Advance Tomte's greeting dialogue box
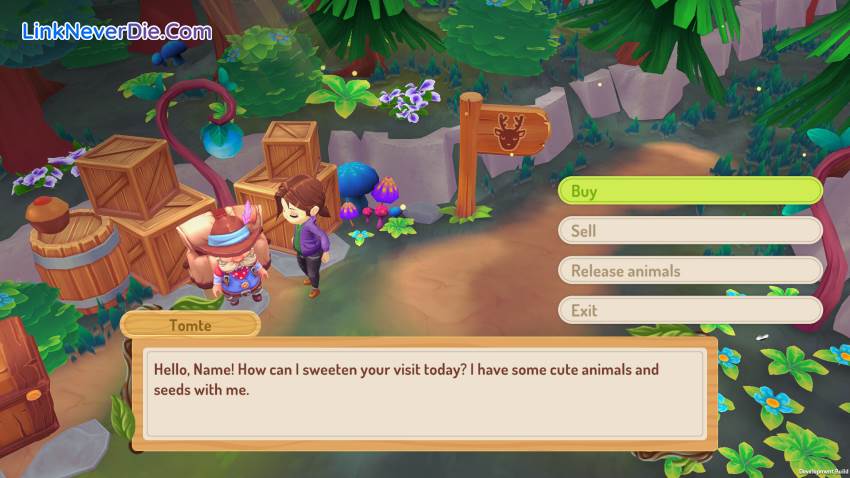Image resolution: width=850 pixels, height=478 pixels. tap(425, 393)
